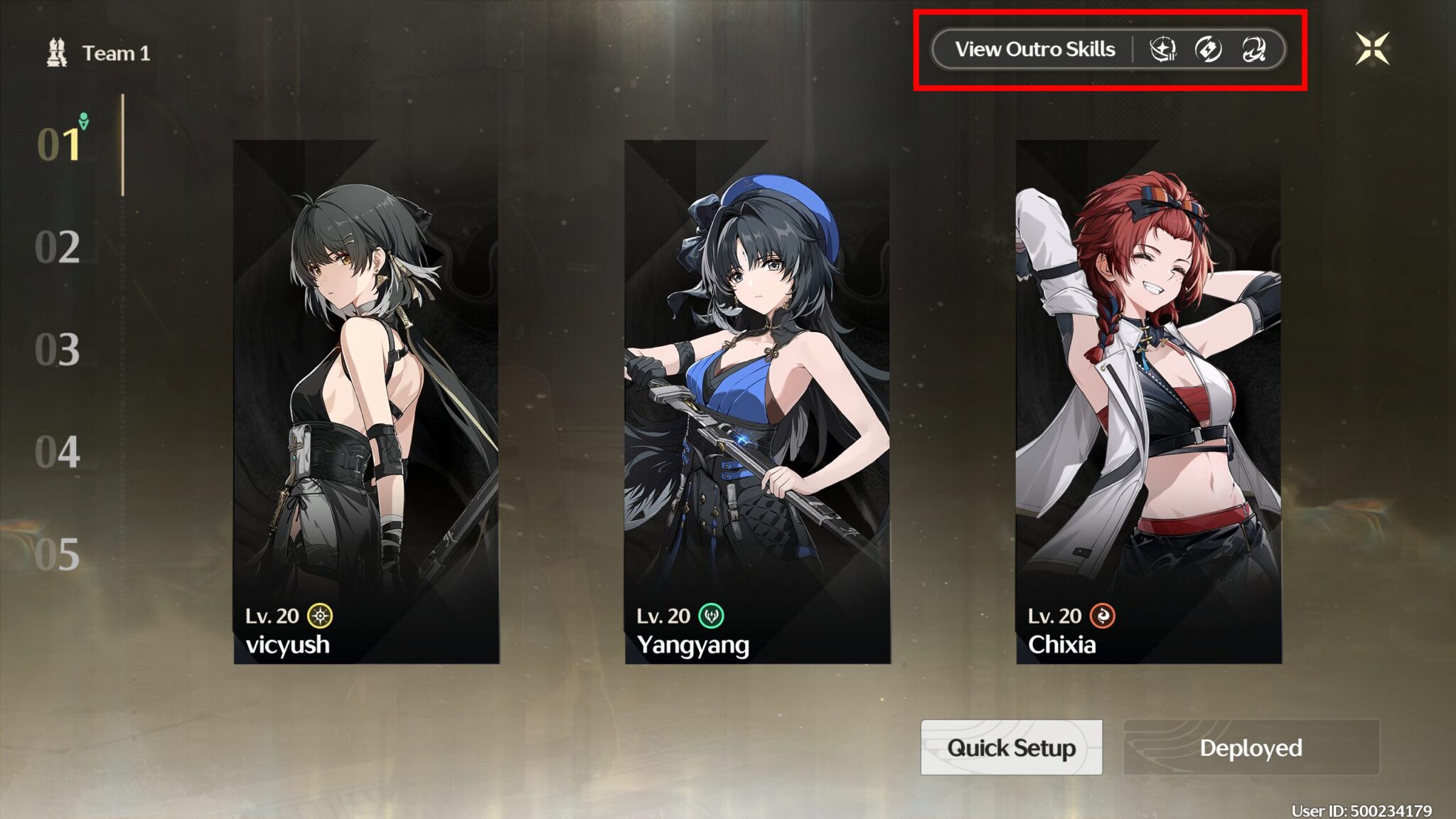Switch to team slot 03

(x=58, y=350)
